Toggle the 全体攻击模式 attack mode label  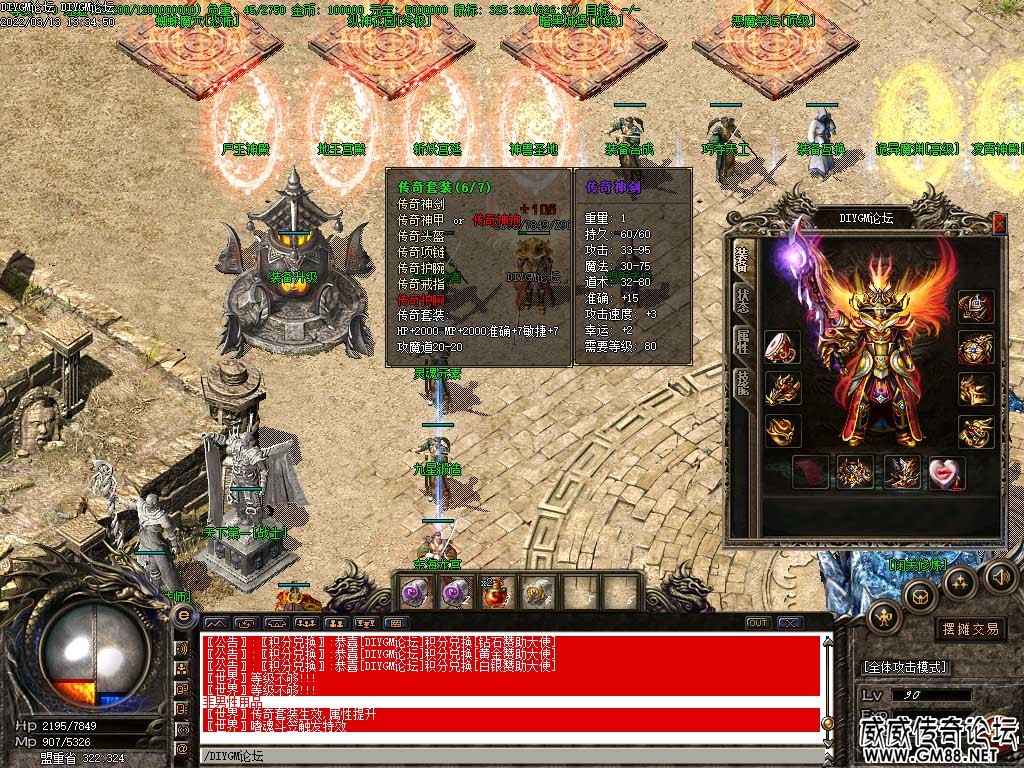click(x=905, y=667)
